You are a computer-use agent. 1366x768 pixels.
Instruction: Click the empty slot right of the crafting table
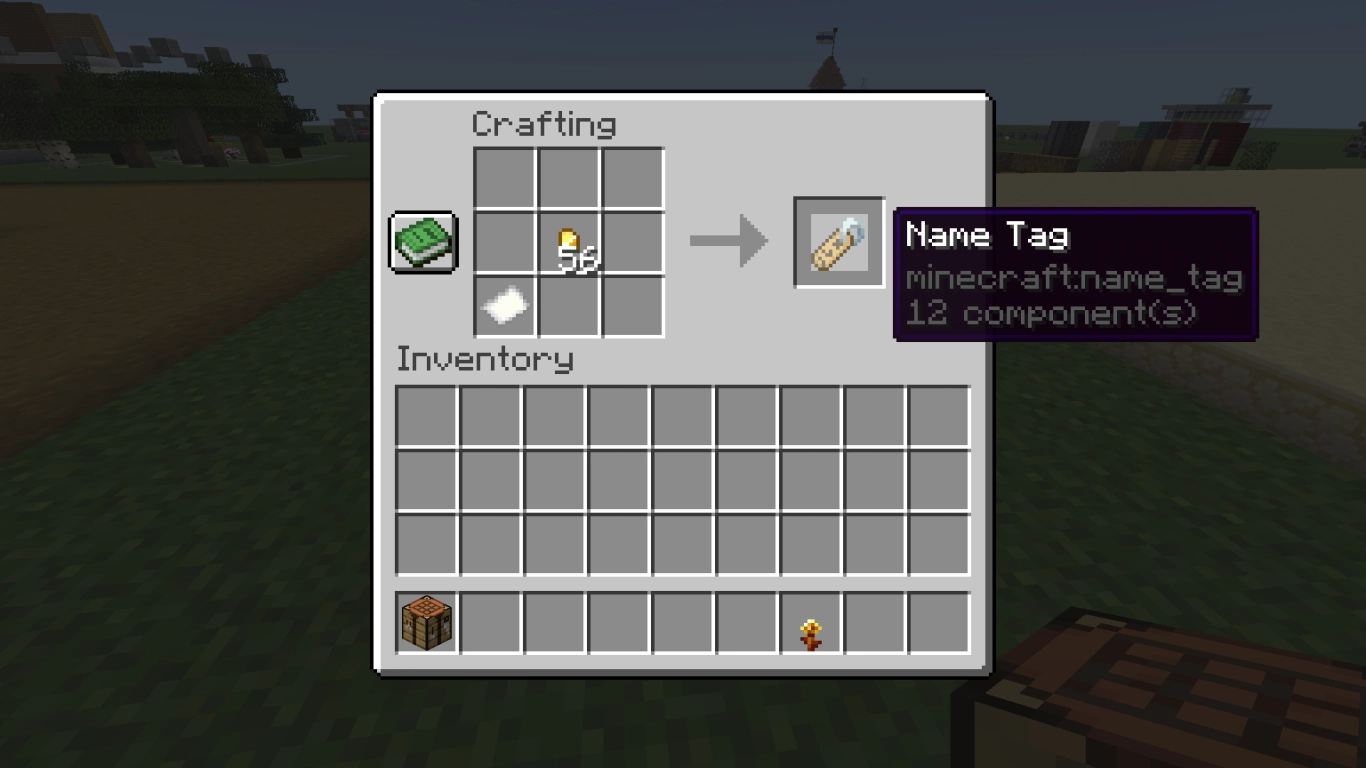491,621
